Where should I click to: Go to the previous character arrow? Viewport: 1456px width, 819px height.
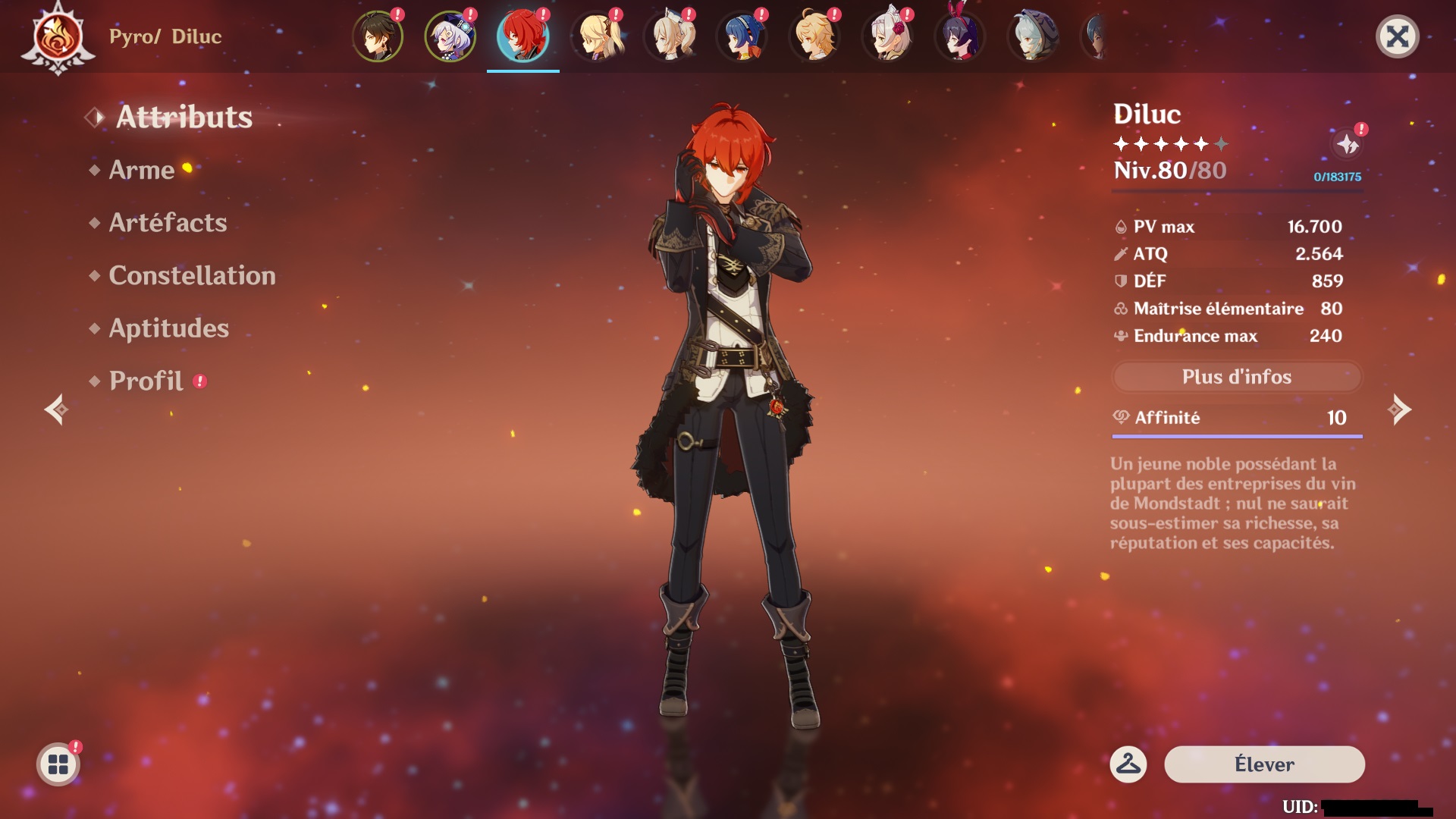pos(56,410)
